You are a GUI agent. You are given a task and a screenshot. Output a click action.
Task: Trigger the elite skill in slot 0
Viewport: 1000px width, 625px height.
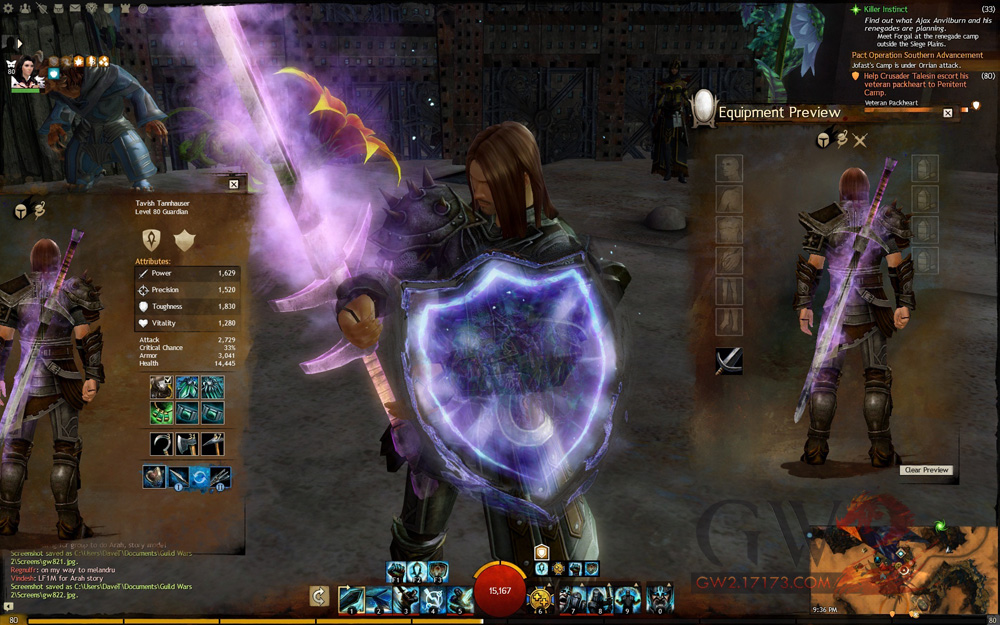(660, 598)
